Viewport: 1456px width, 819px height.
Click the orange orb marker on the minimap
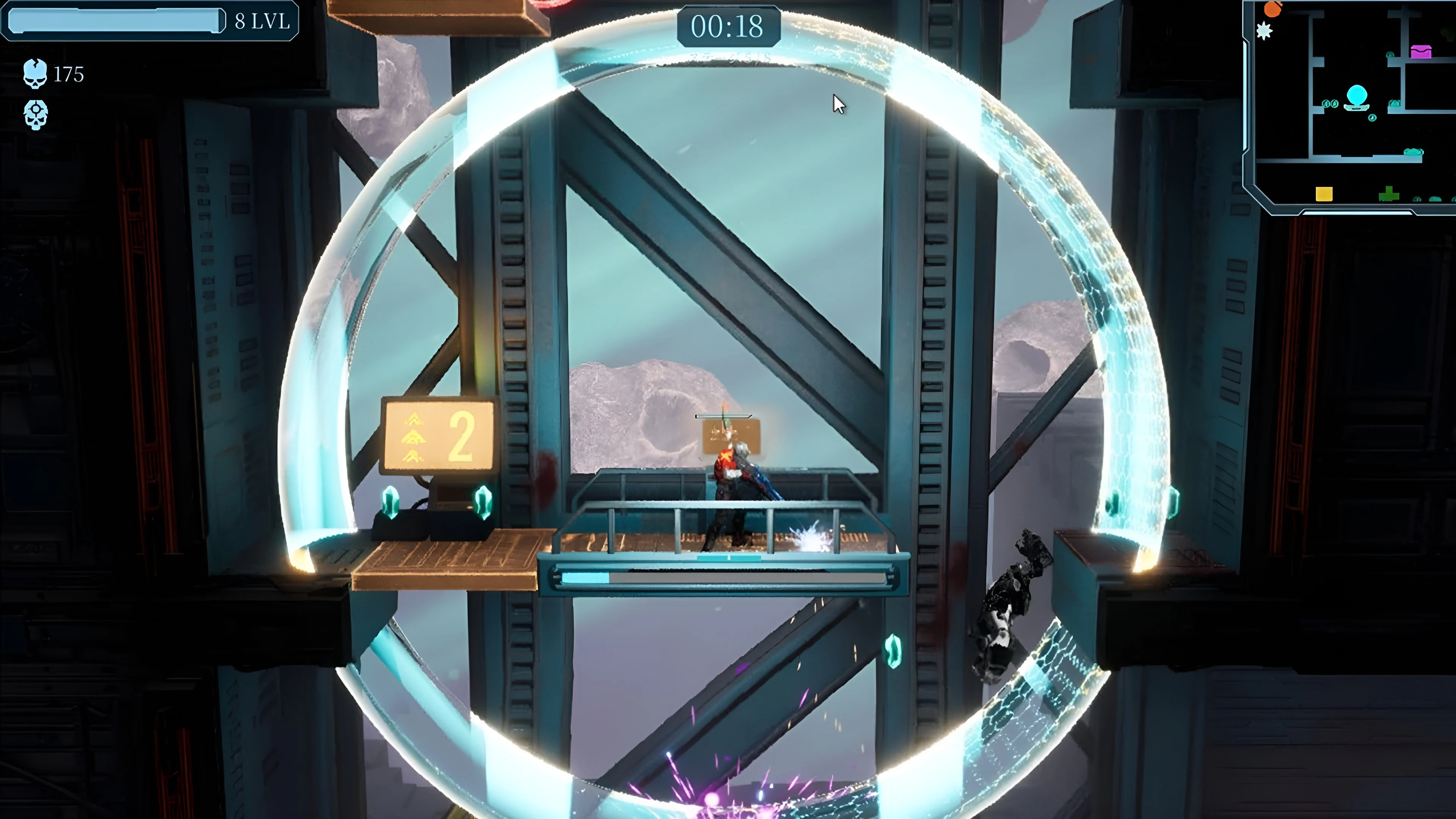click(x=1273, y=9)
